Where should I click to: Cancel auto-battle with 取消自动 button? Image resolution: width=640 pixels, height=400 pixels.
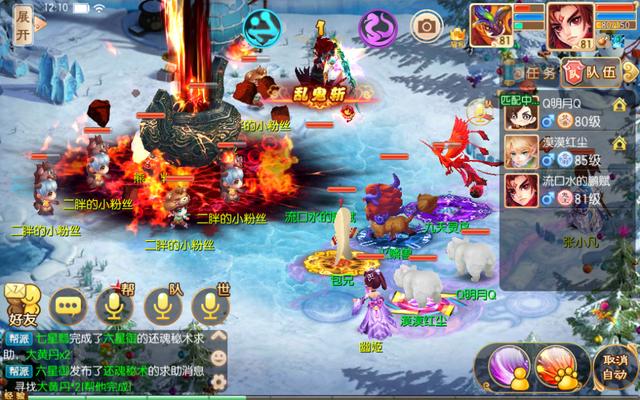615,367
